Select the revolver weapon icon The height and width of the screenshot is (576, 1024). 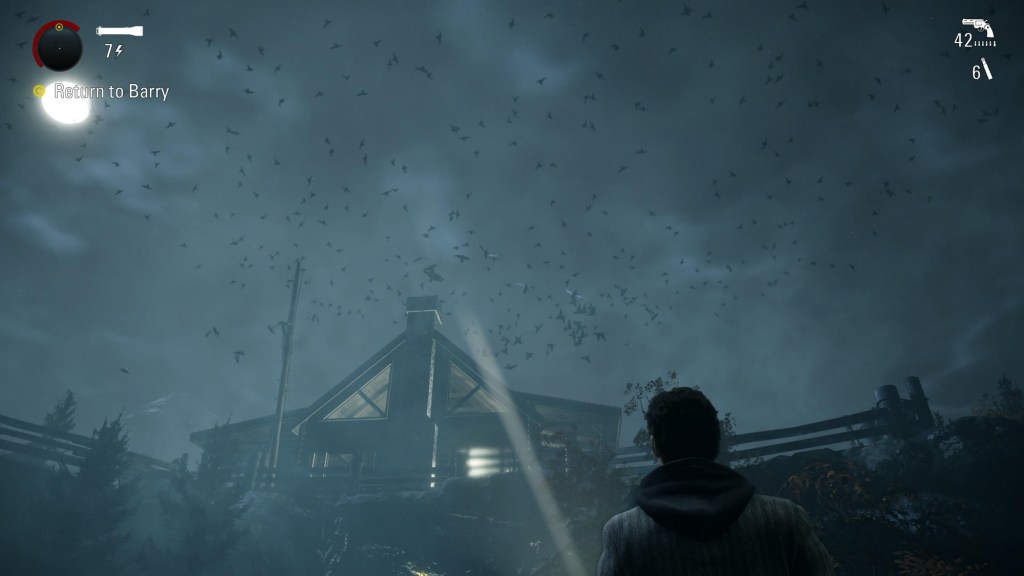[x=975, y=26]
